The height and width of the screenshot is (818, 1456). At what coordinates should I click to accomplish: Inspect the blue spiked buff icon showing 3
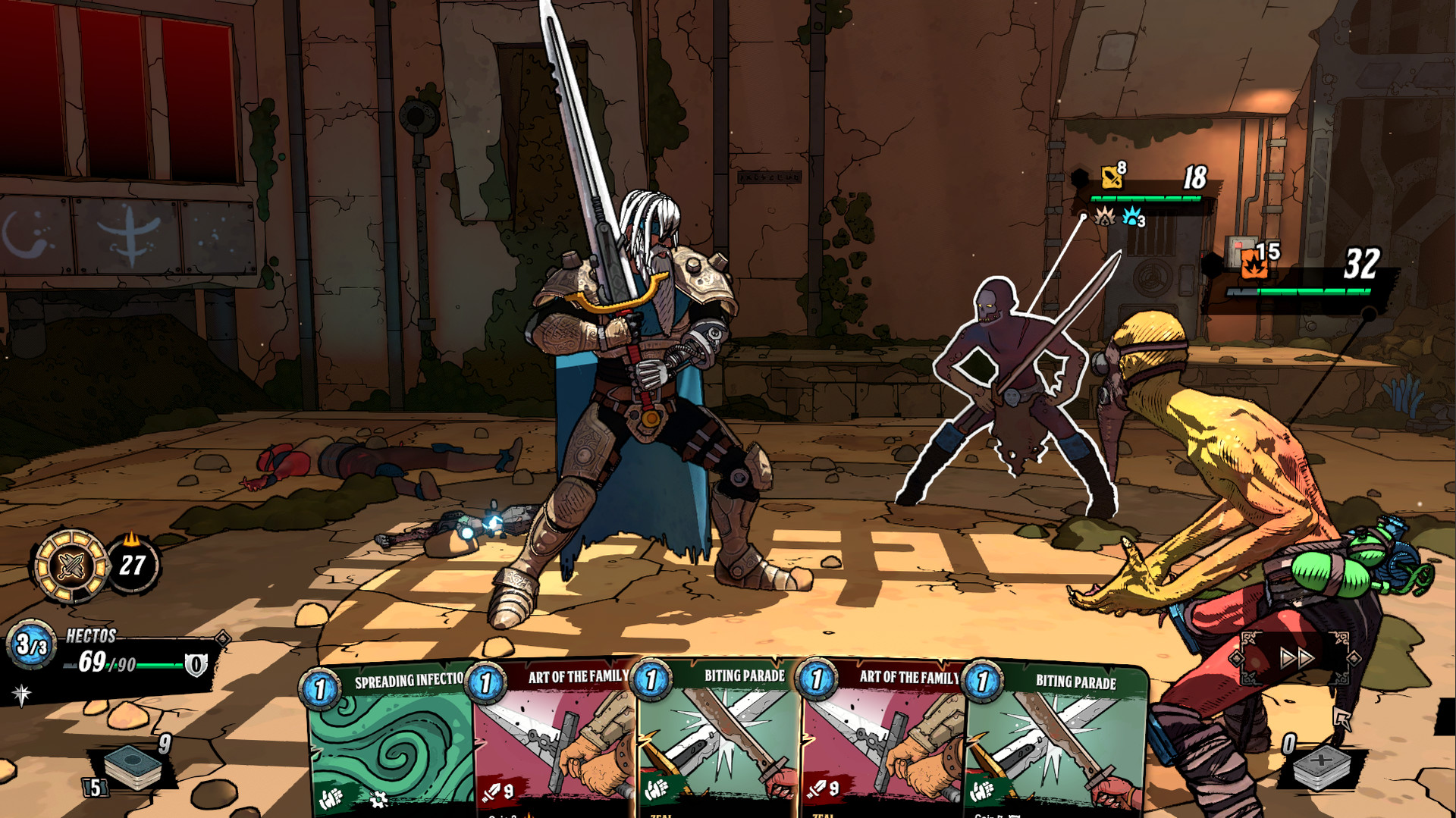tap(1131, 218)
